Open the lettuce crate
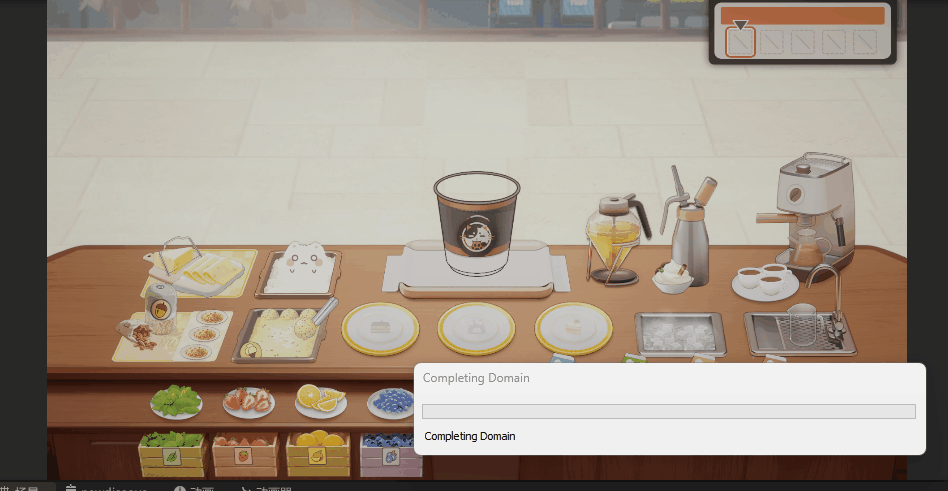This screenshot has height=491, width=948. coord(172,454)
